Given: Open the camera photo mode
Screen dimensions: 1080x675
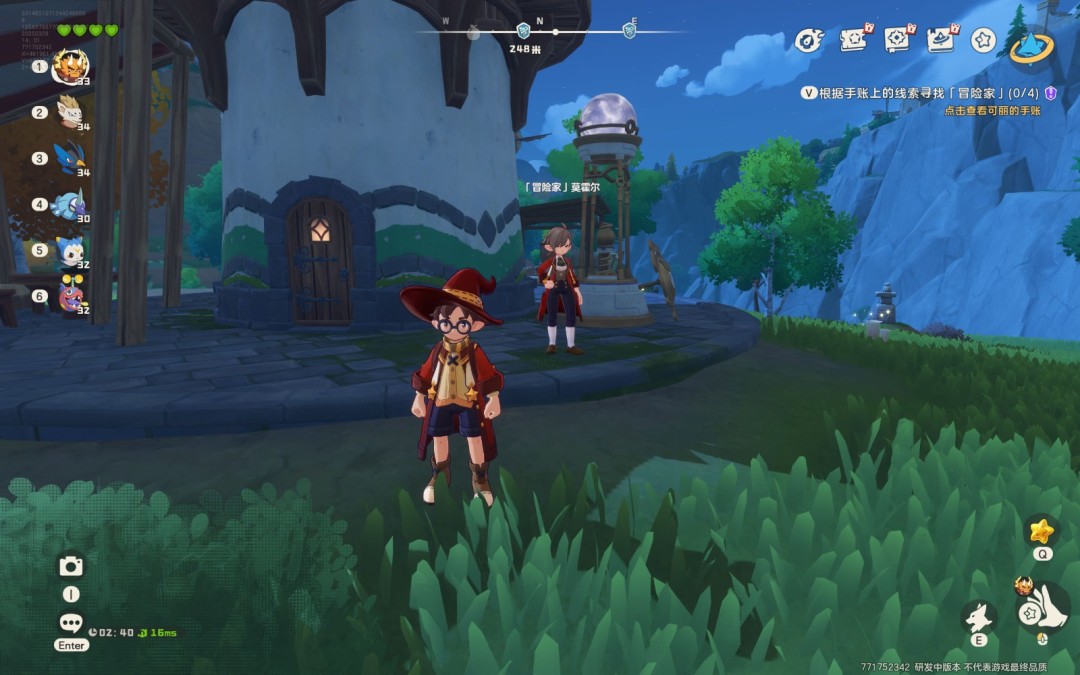Looking at the screenshot, I should 70,567.
